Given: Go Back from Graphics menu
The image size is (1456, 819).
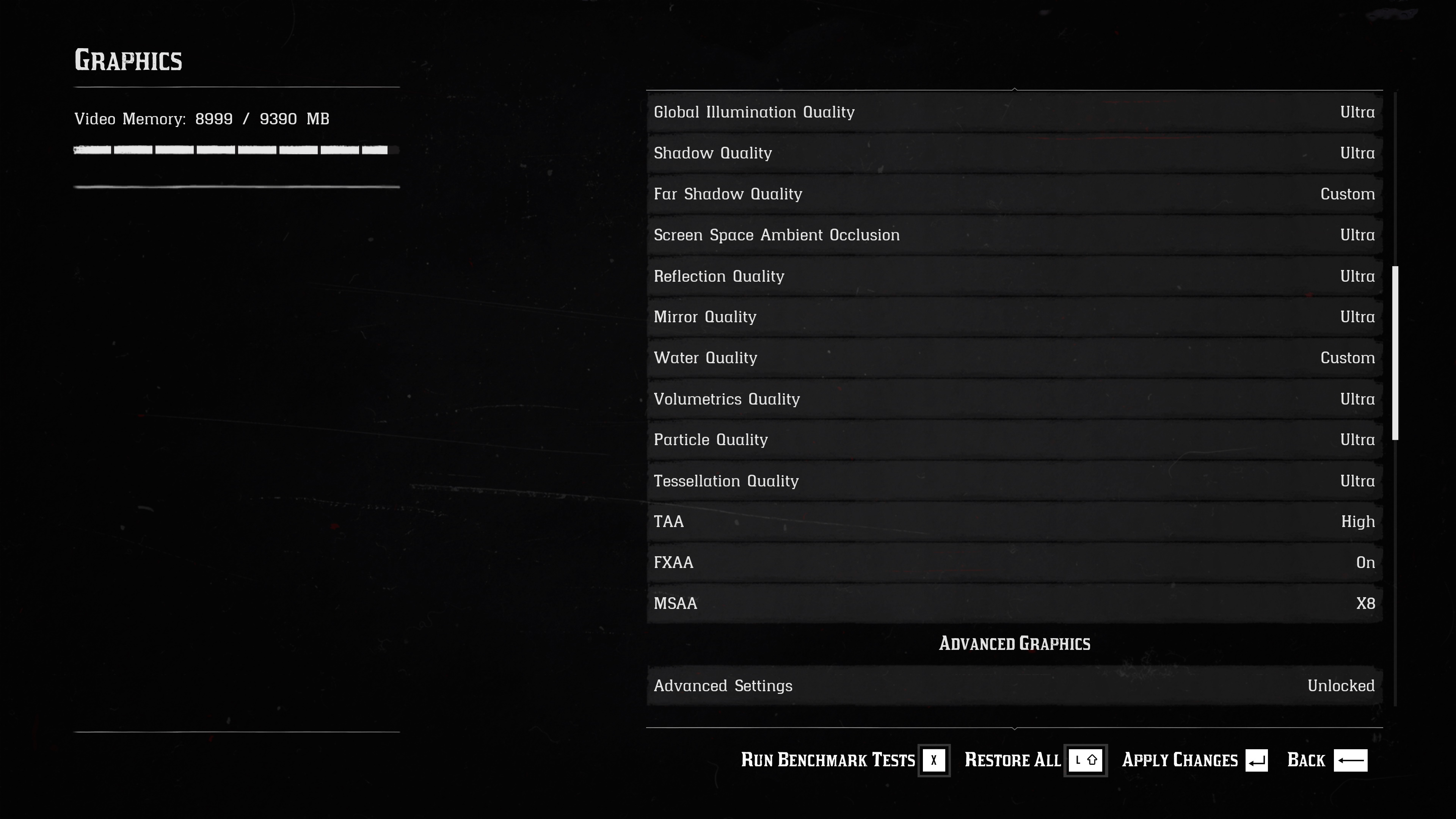Looking at the screenshot, I should (1326, 760).
